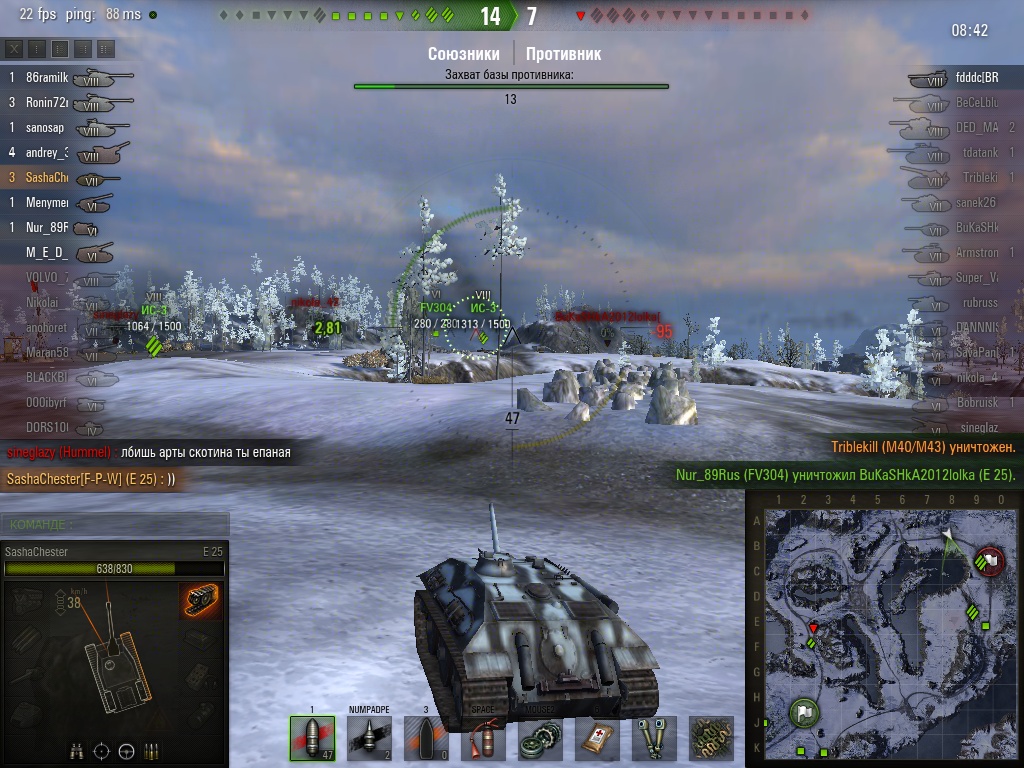
Task: Use the first aid kit consumable
Action: pos(597,738)
